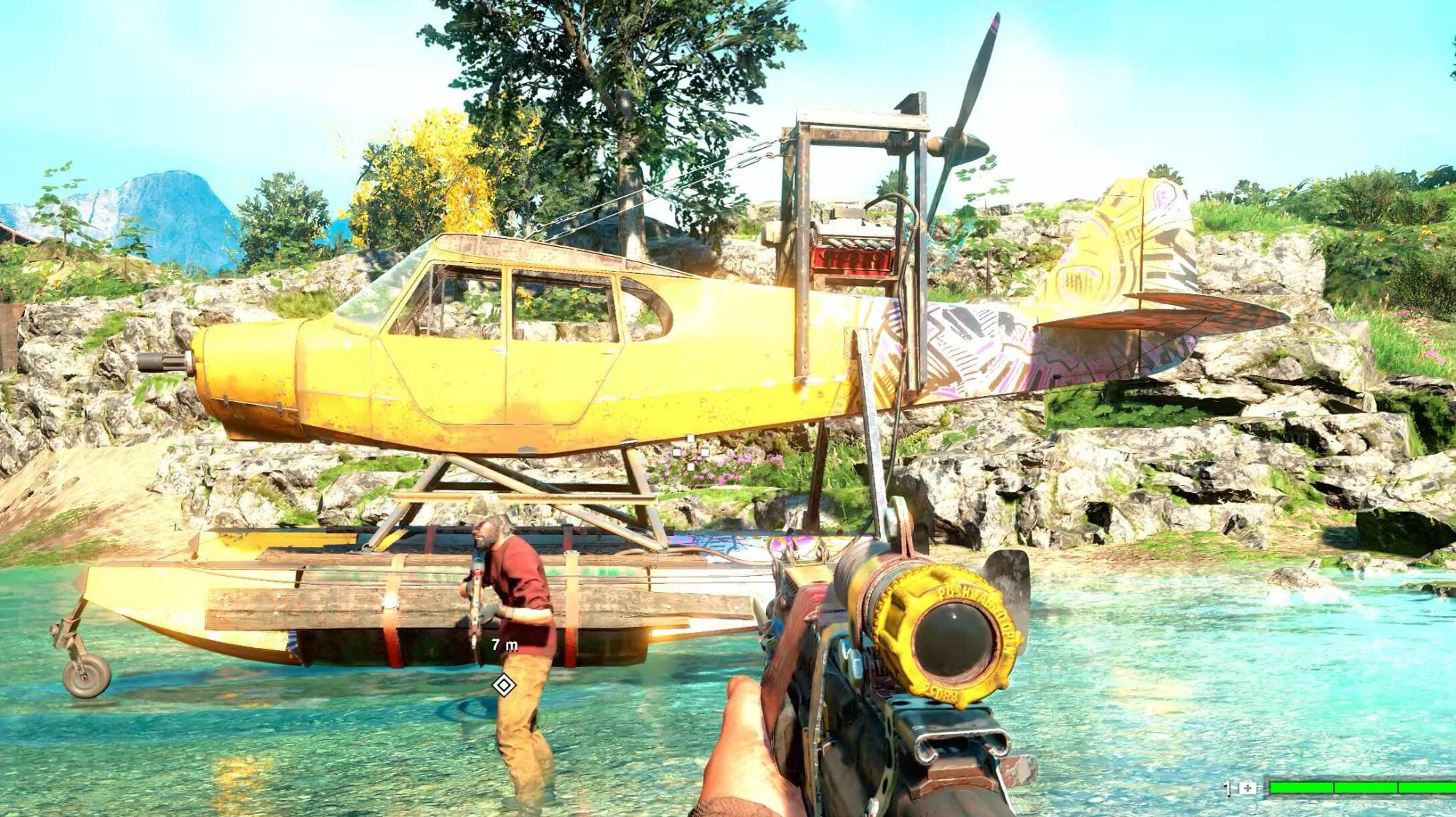Select the diamond objective waypoint marker
The image size is (1456, 817).
pos(504,684)
